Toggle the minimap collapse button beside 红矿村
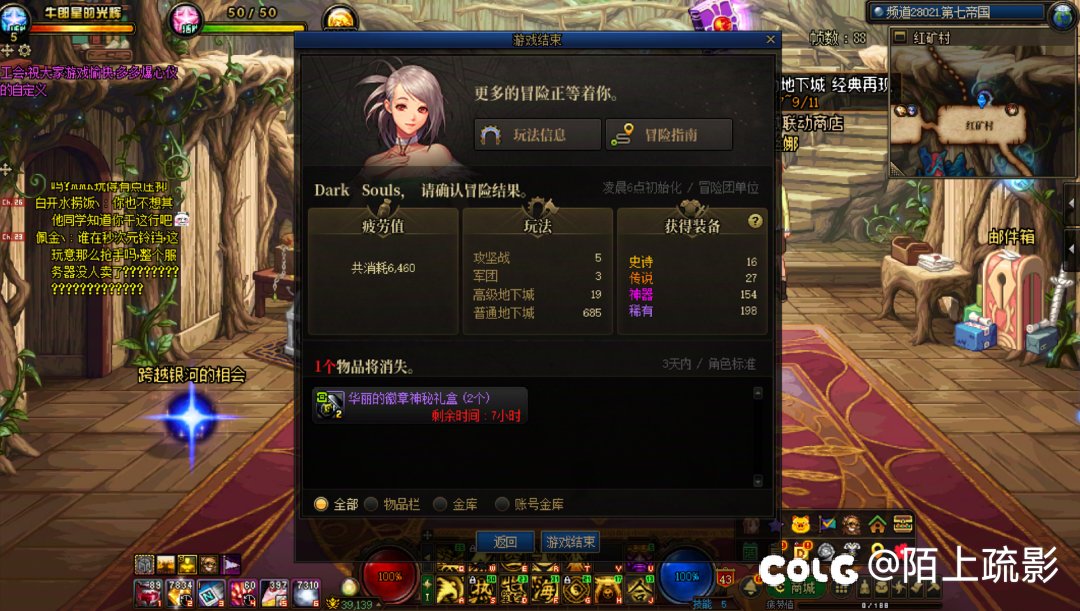The image size is (1080, 611). point(897,37)
